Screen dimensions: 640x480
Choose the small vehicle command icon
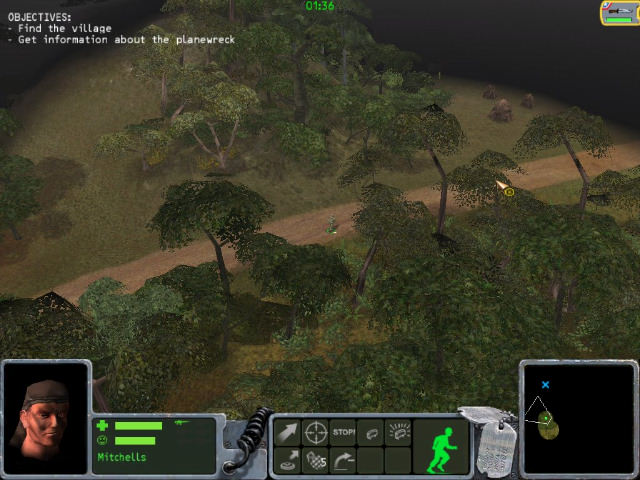coord(372,433)
